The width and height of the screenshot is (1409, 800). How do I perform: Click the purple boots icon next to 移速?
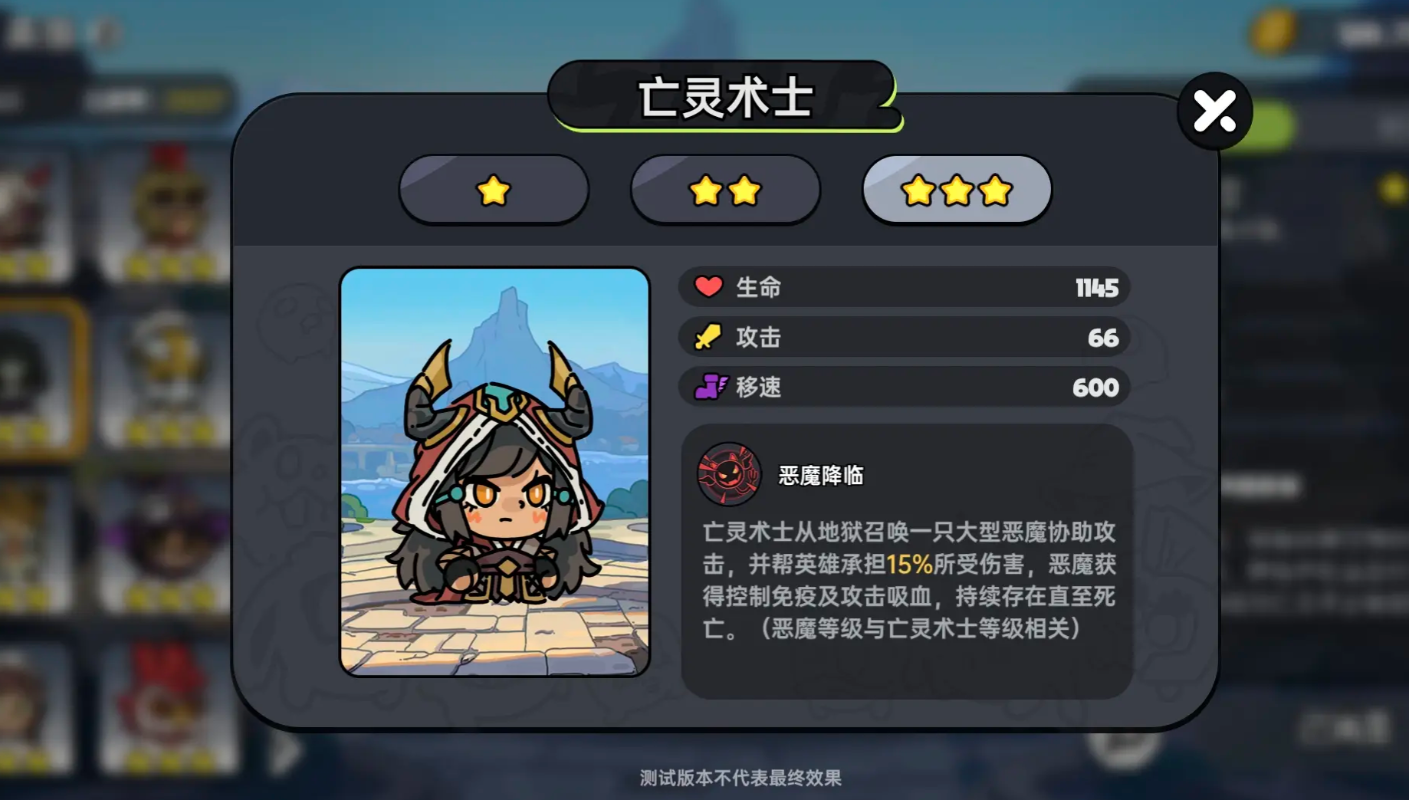click(707, 387)
